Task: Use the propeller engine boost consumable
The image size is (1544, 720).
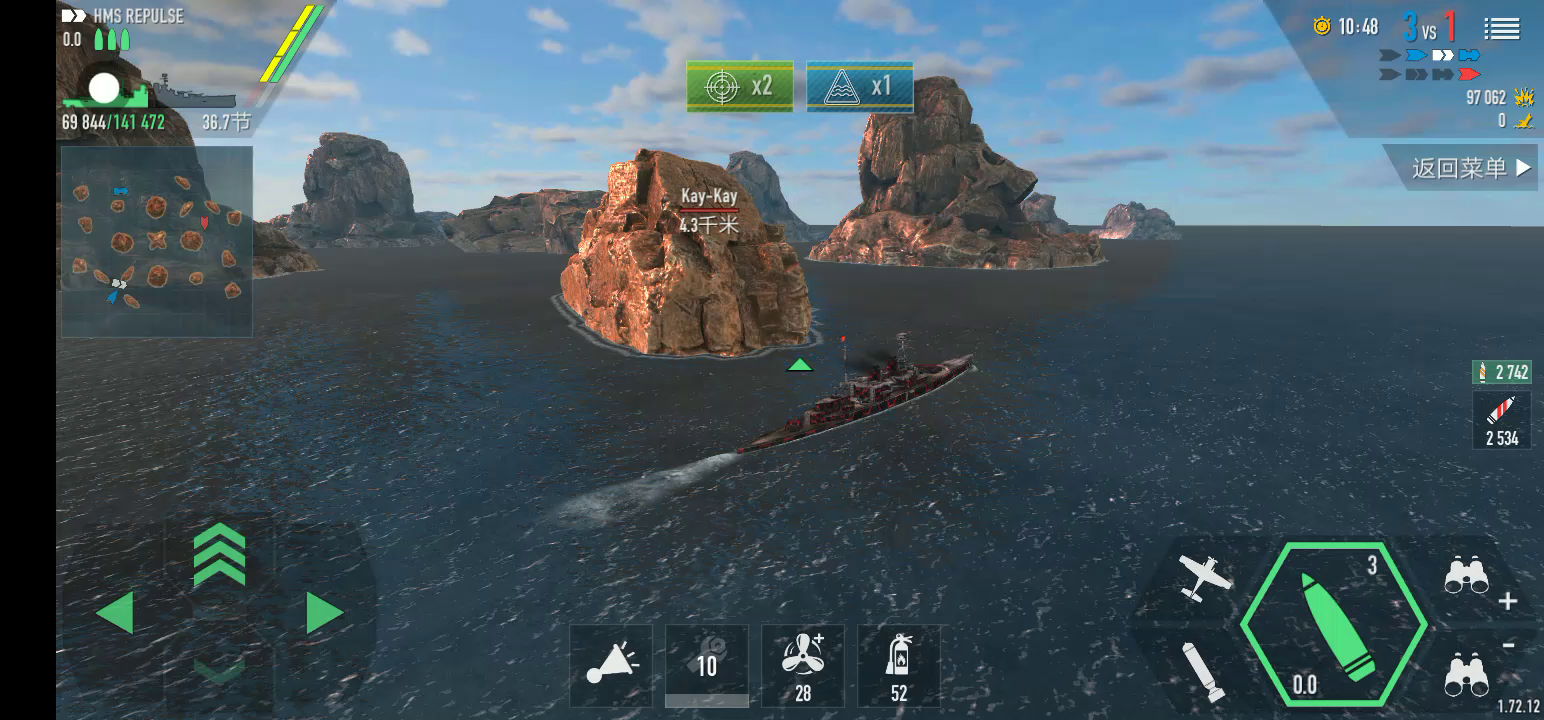Action: pyautogui.click(x=803, y=665)
